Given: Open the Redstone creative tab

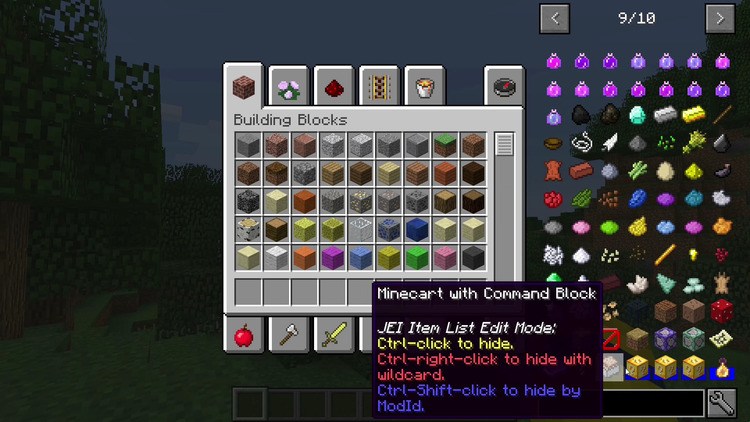Looking at the screenshot, I should pyautogui.click(x=332, y=86).
